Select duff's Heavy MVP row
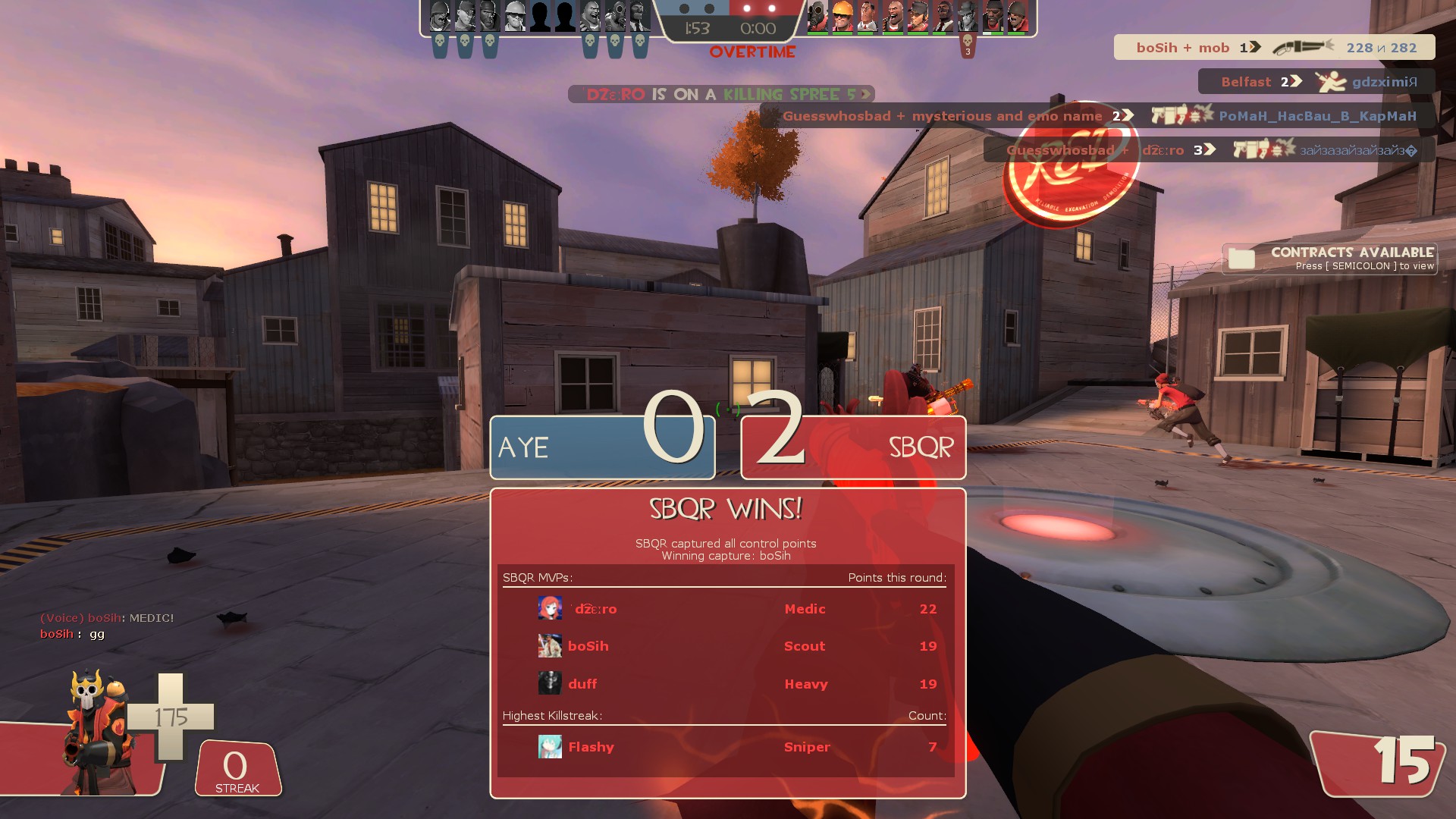The image size is (1456, 819). tap(726, 684)
